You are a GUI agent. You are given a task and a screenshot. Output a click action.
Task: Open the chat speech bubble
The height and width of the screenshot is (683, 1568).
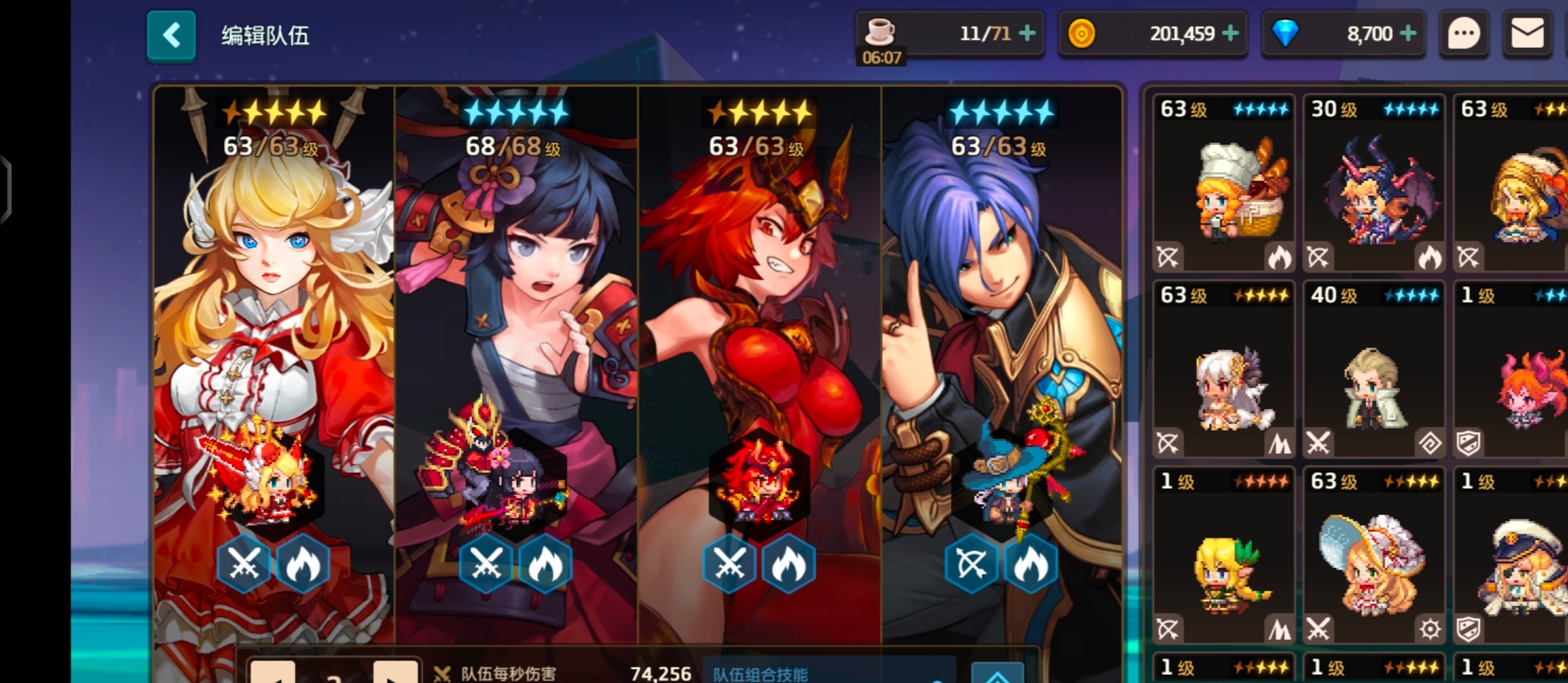point(1464,34)
